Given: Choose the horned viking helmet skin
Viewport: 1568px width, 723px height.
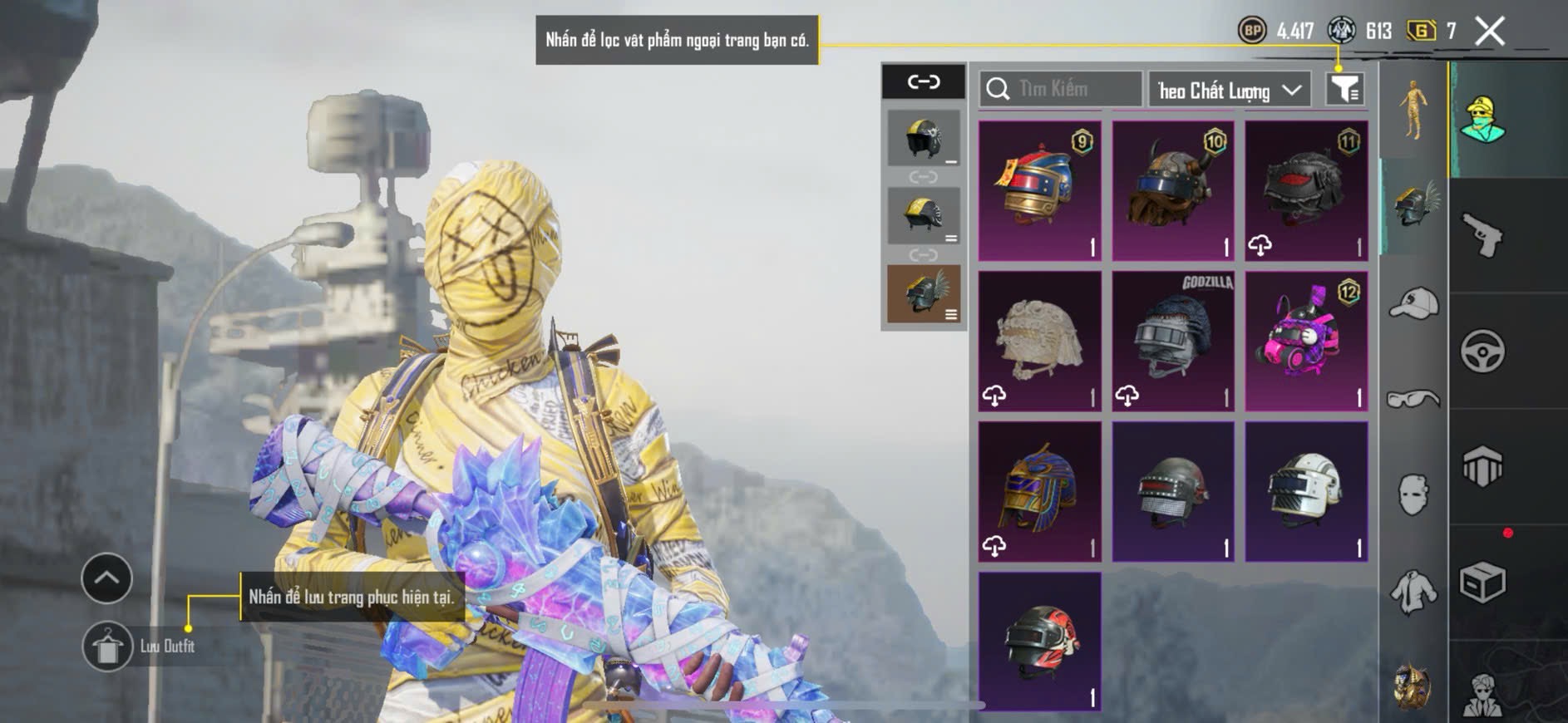Looking at the screenshot, I should coord(1173,190).
